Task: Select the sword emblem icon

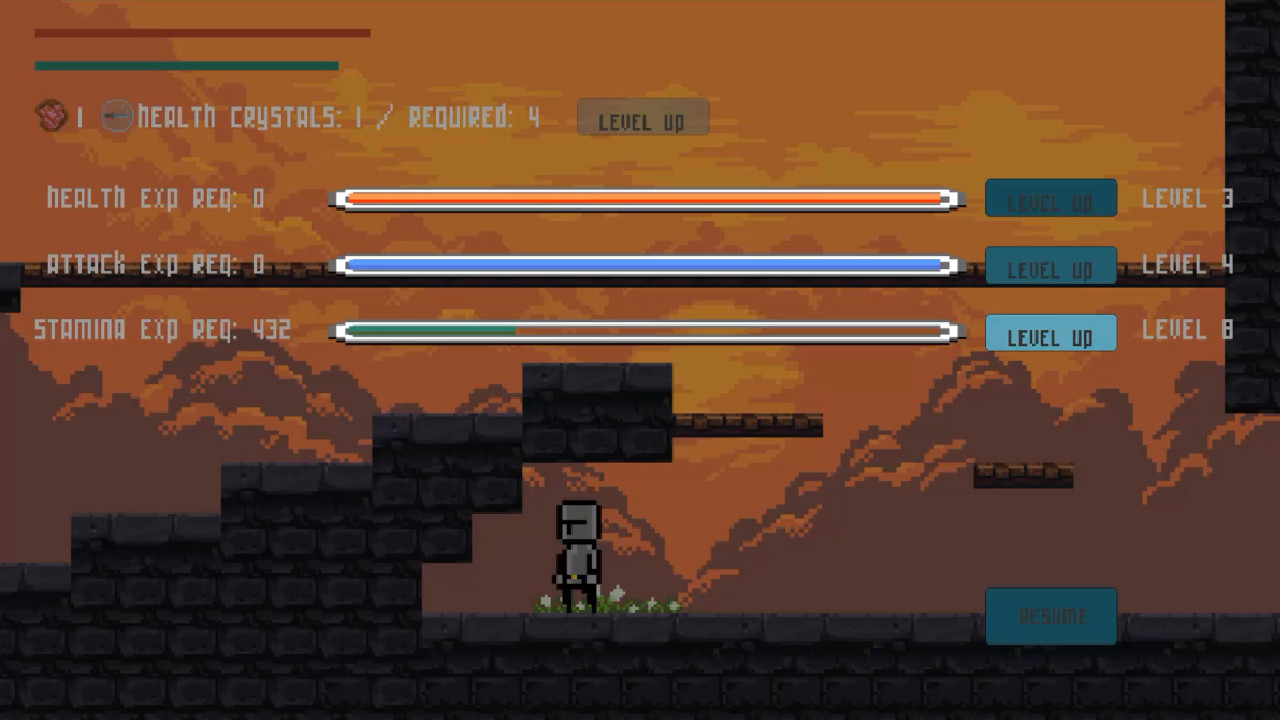Action: [x=119, y=116]
